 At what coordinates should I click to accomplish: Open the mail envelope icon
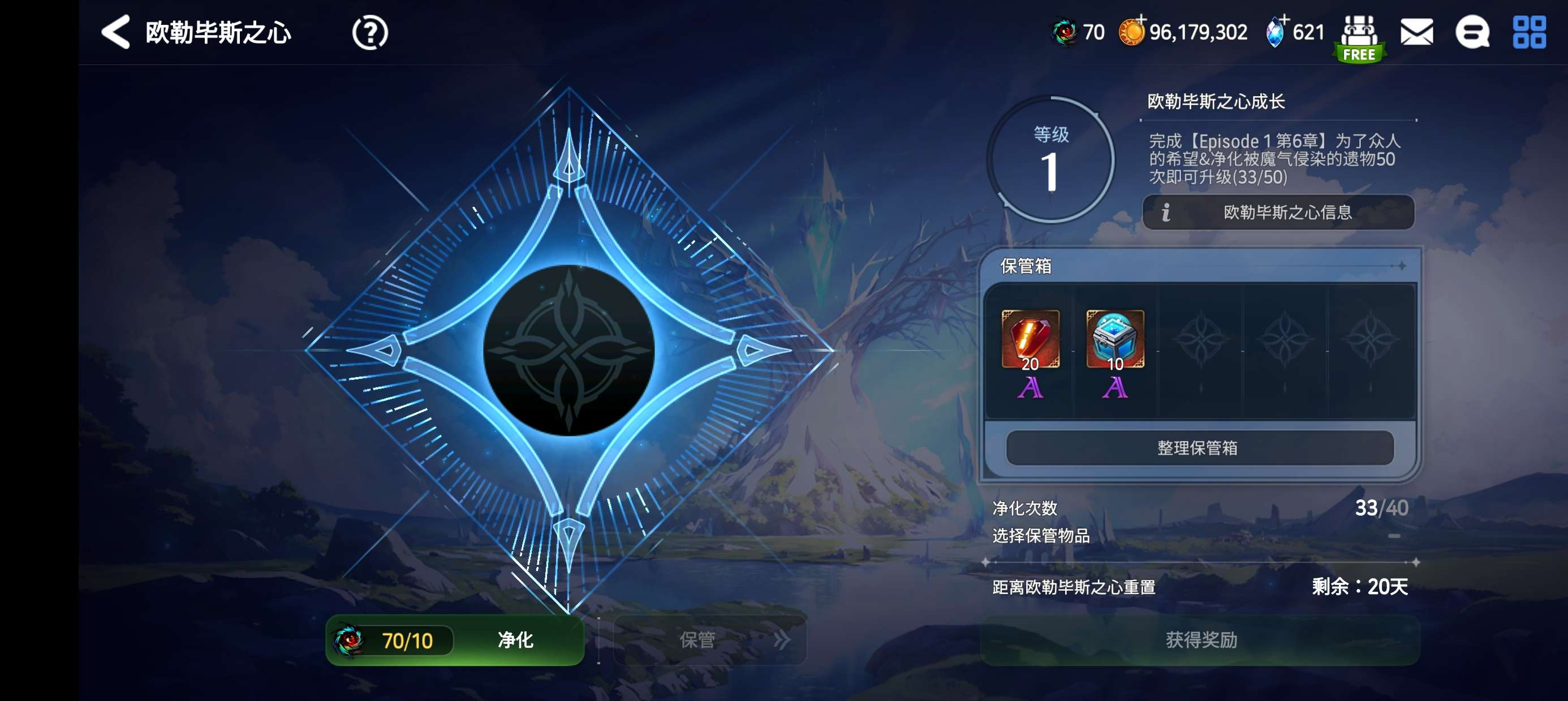point(1416,32)
